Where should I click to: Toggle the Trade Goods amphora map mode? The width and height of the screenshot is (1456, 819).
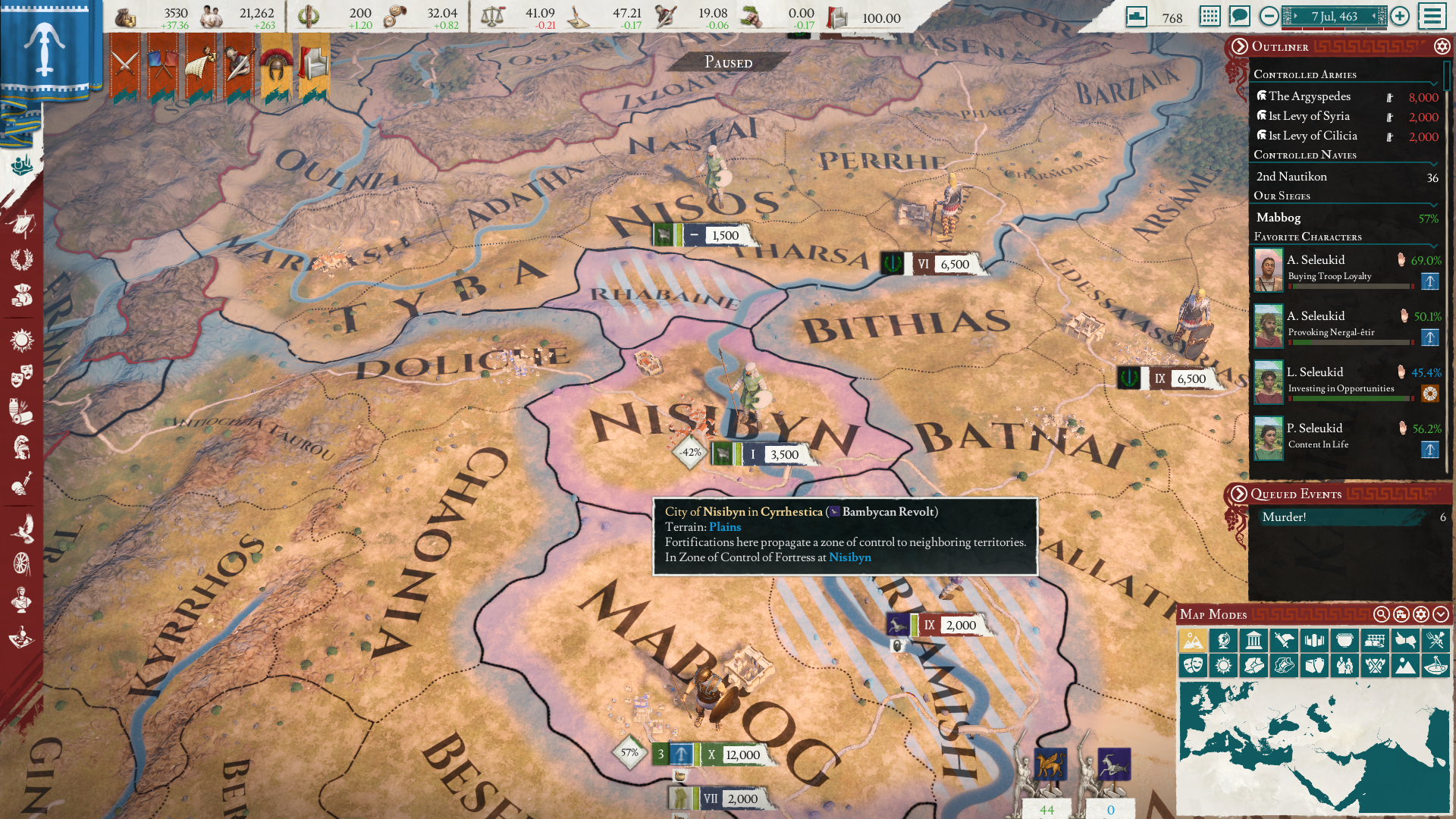(x=1315, y=666)
